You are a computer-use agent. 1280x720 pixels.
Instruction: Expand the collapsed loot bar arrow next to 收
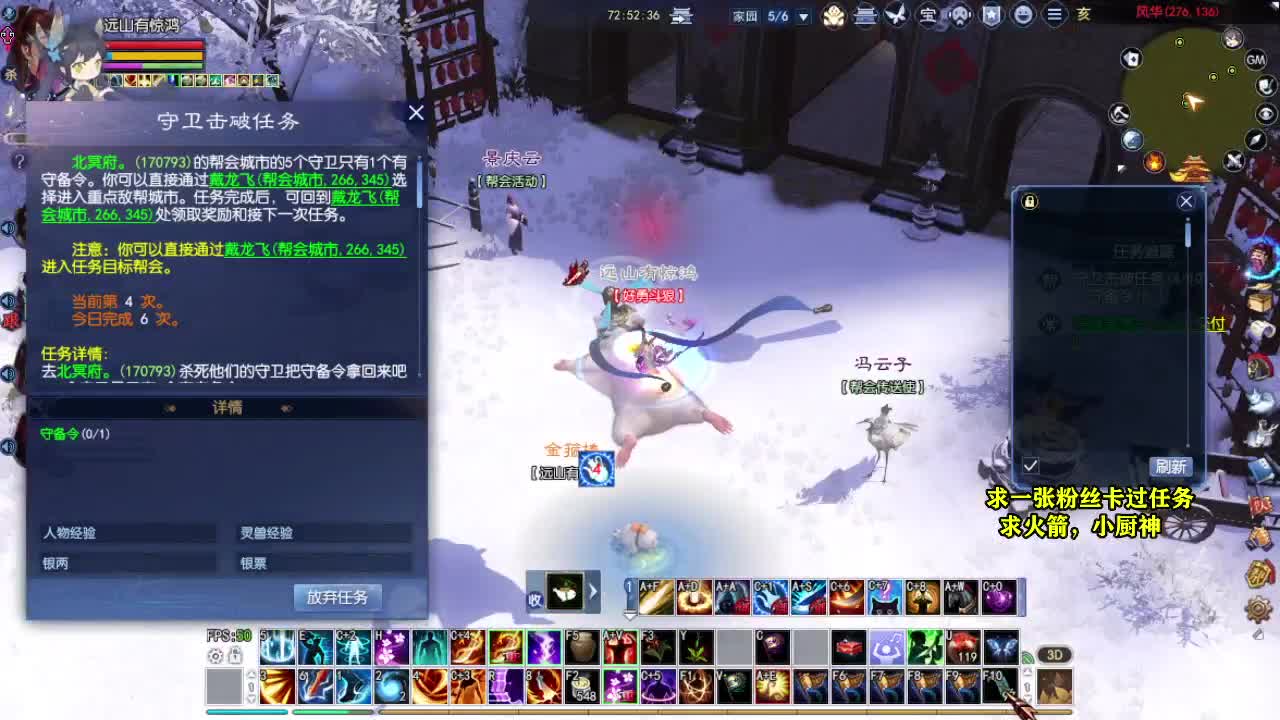pos(592,592)
